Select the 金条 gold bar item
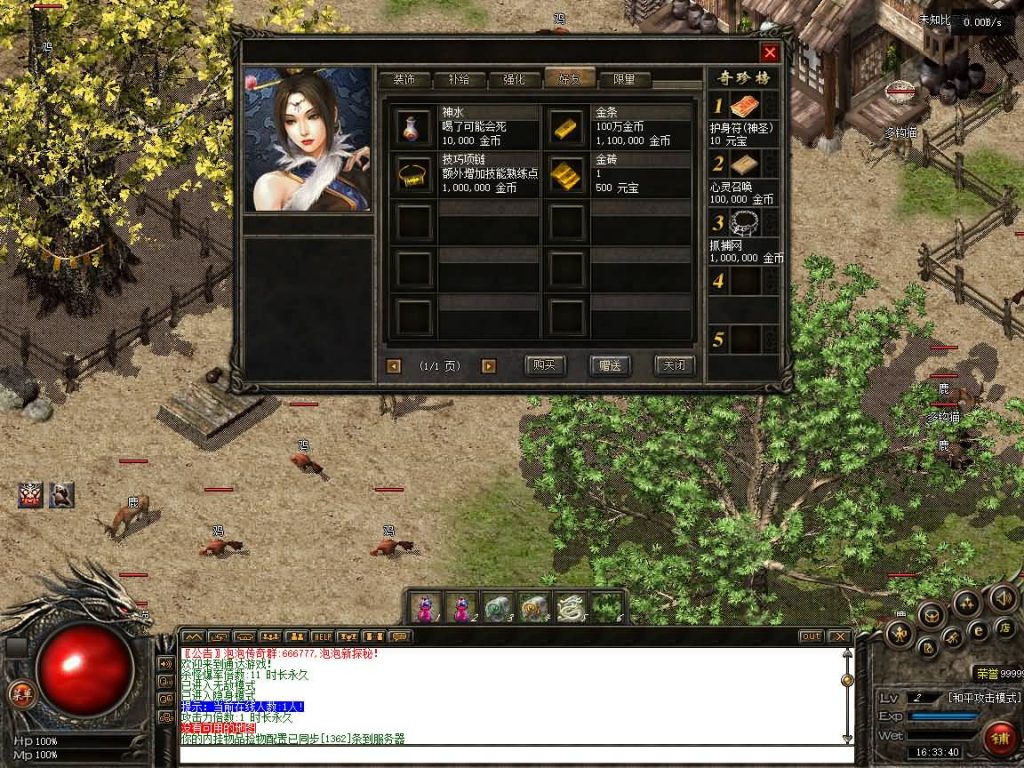This screenshot has height=768, width=1024. [x=566, y=127]
